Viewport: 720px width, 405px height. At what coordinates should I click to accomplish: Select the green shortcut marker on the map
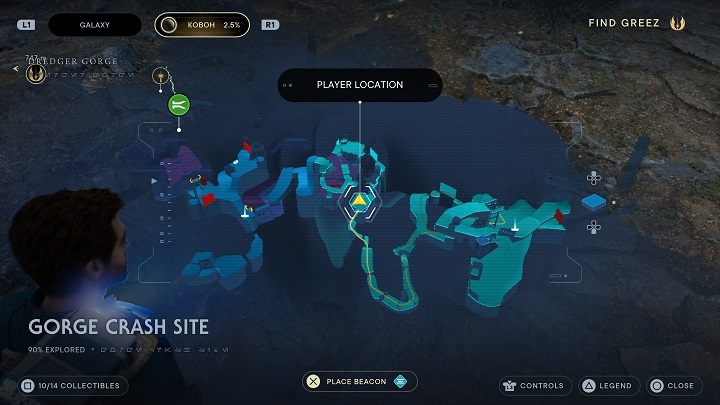pyautogui.click(x=179, y=103)
